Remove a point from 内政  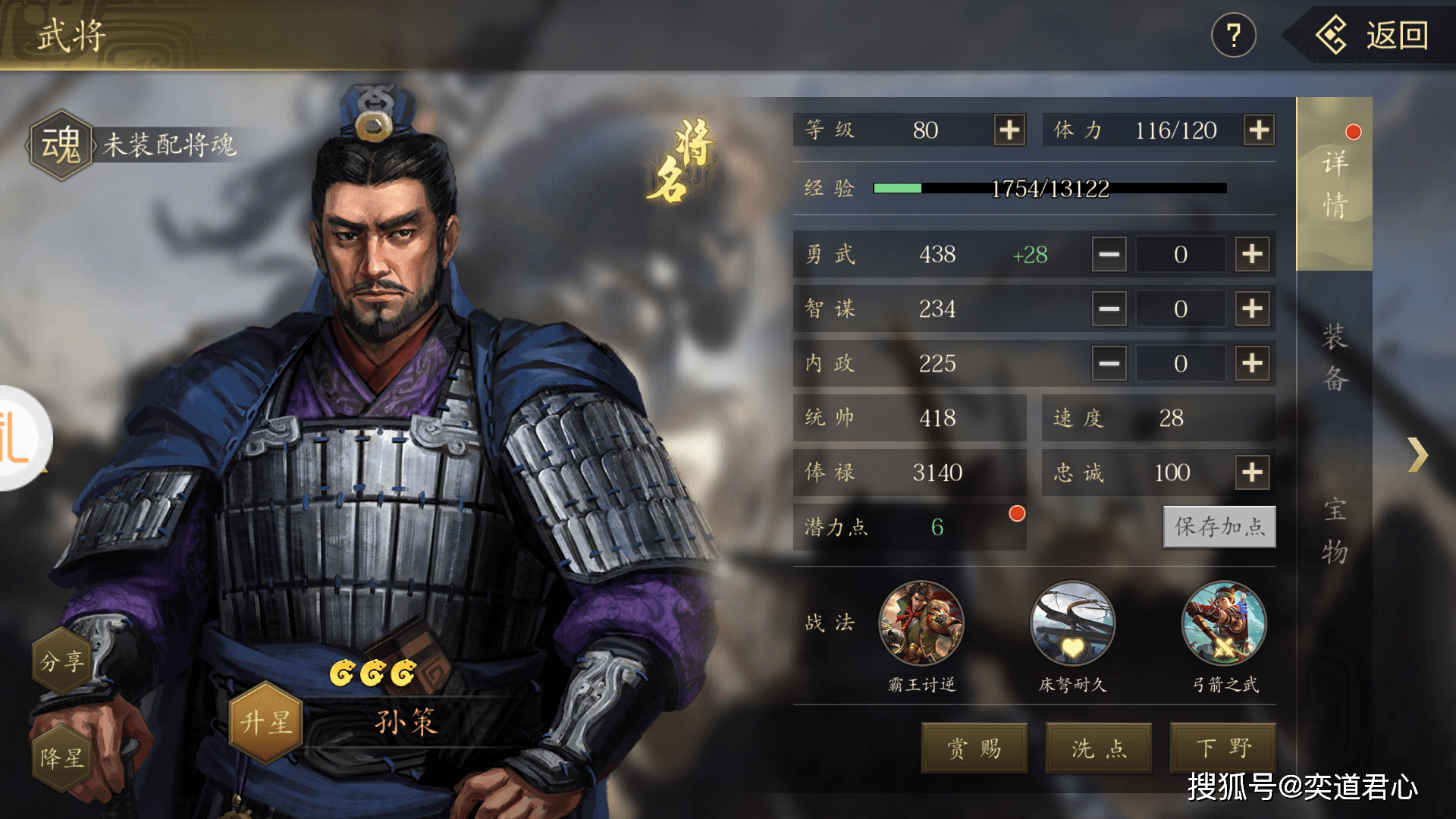coord(1109,363)
